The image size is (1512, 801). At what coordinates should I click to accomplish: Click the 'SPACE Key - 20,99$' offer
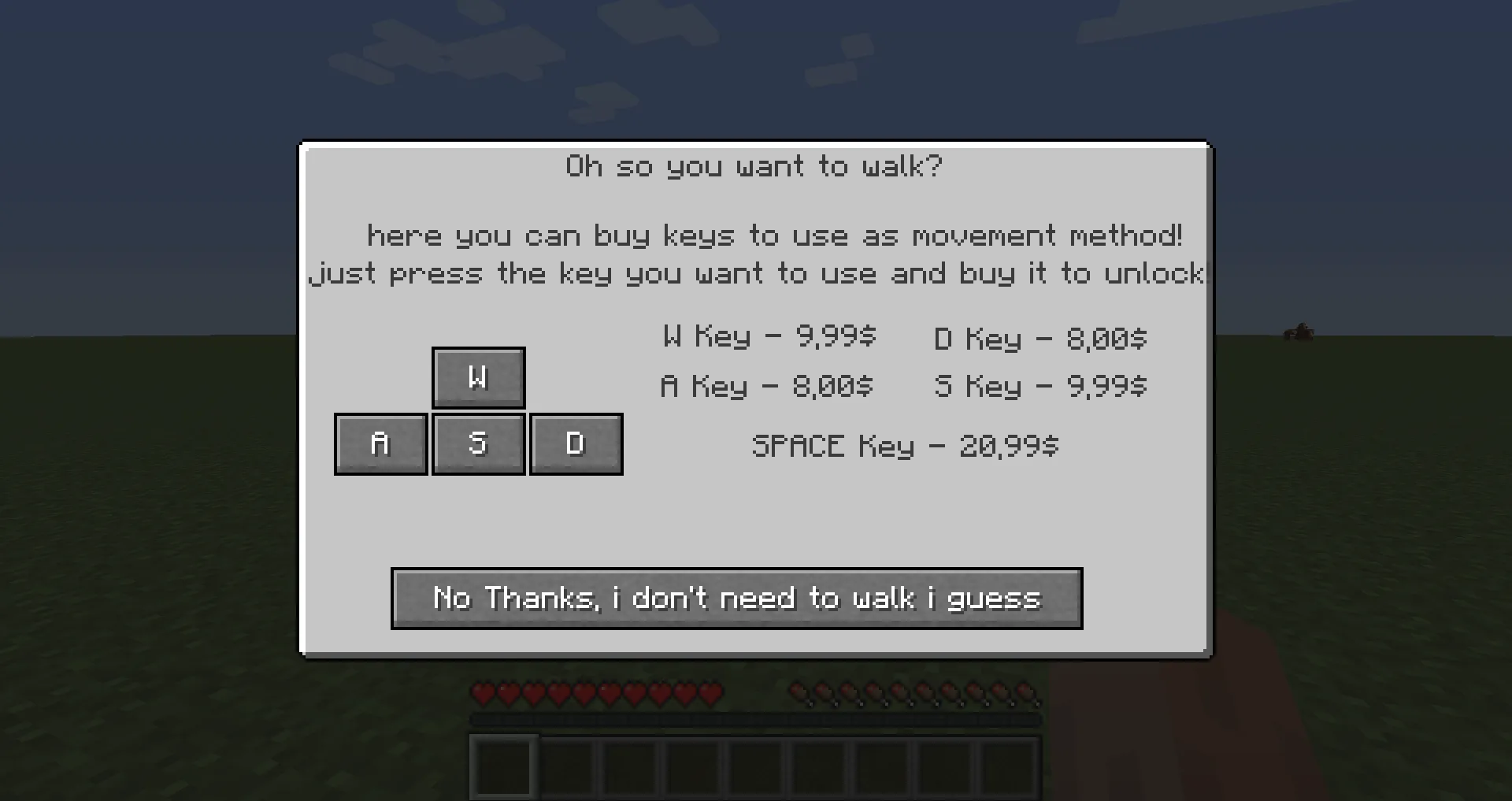pos(906,446)
